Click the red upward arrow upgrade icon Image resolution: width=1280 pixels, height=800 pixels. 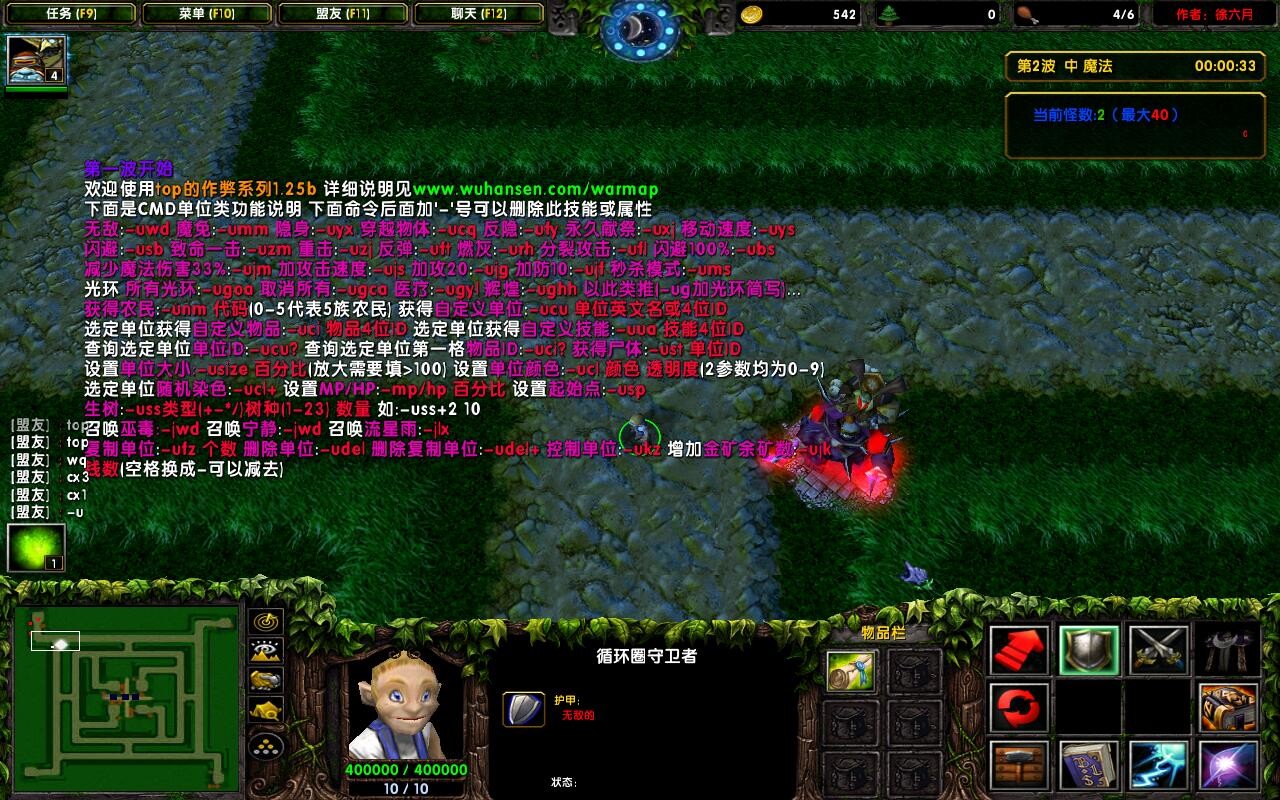[x=1017, y=650]
